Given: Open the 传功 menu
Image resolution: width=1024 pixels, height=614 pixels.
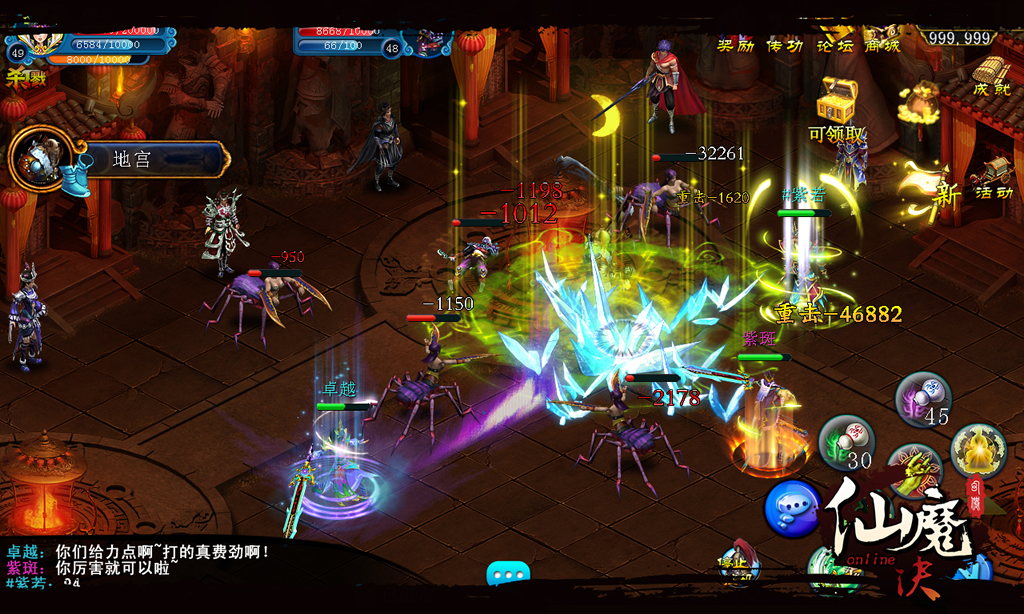Looking at the screenshot, I should pyautogui.click(x=784, y=44).
